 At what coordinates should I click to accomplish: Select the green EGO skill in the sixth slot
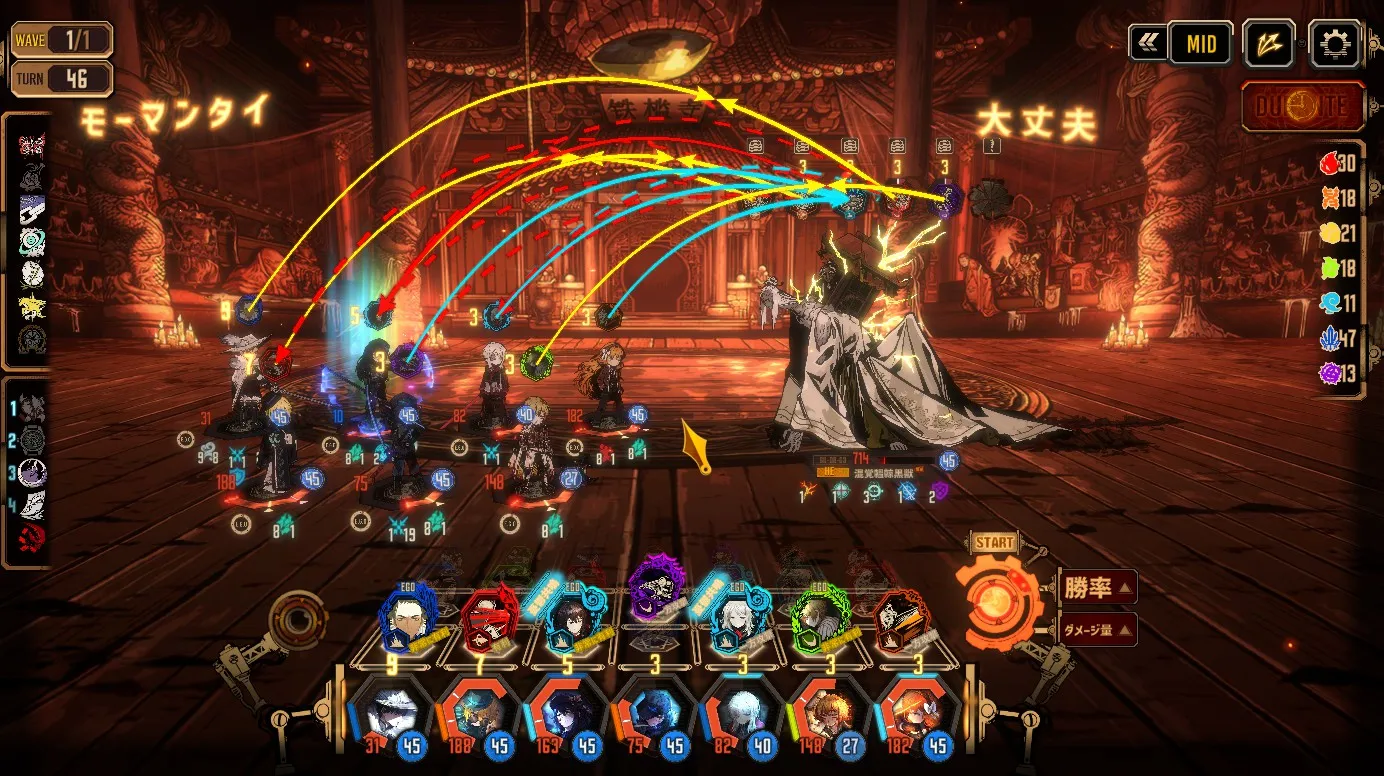pos(821,615)
